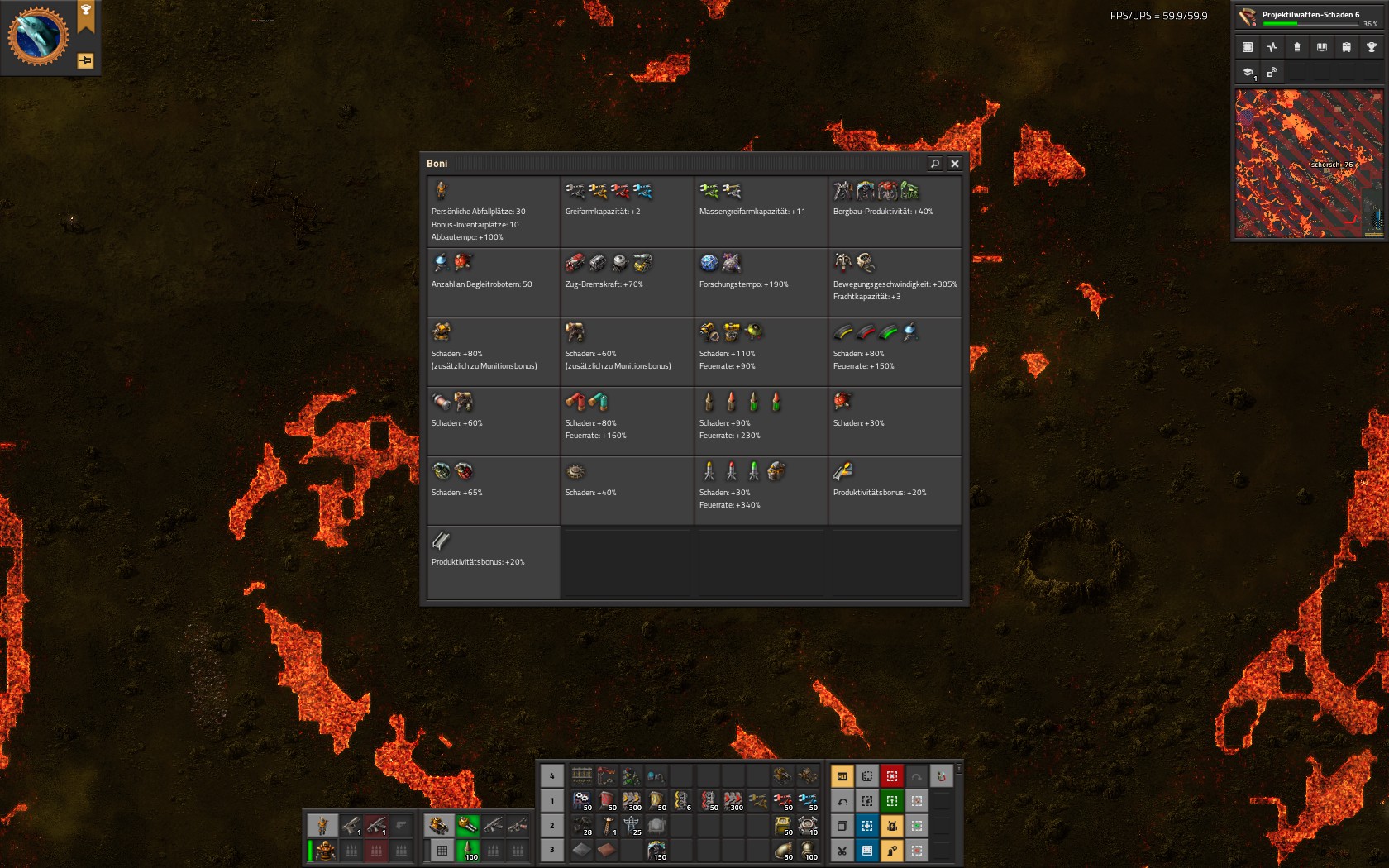Open the trains overview icon
This screenshot has height=868, width=1389.
click(x=1347, y=47)
